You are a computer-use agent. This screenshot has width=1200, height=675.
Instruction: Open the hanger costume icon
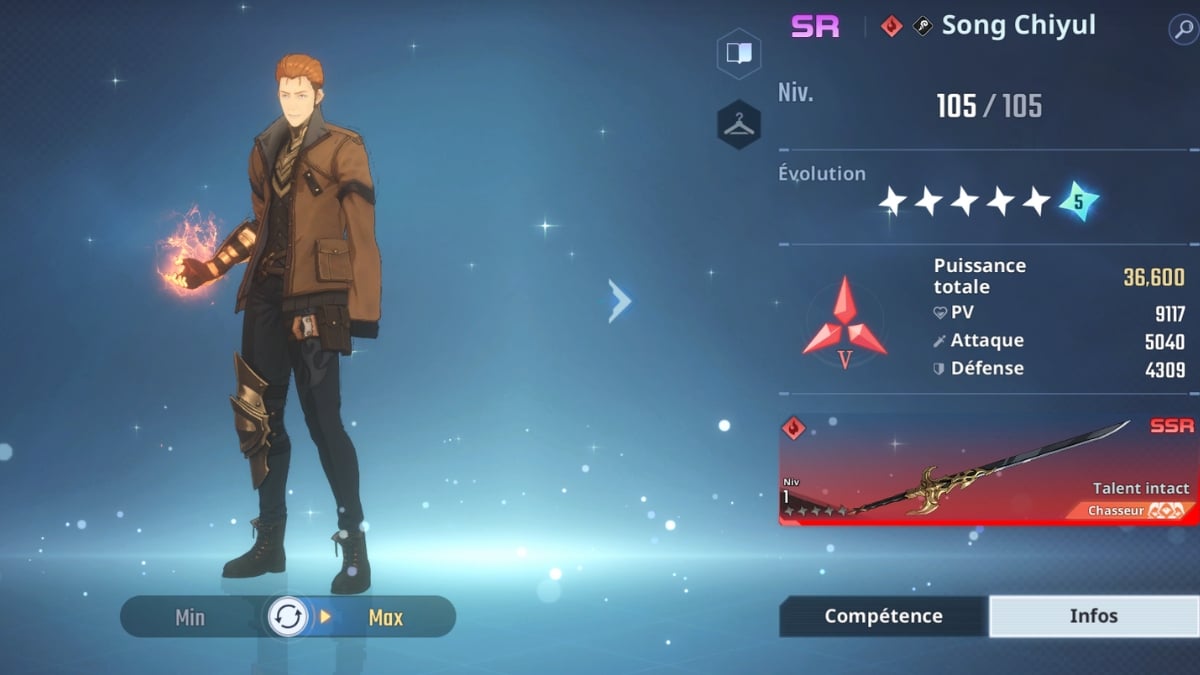tap(739, 124)
